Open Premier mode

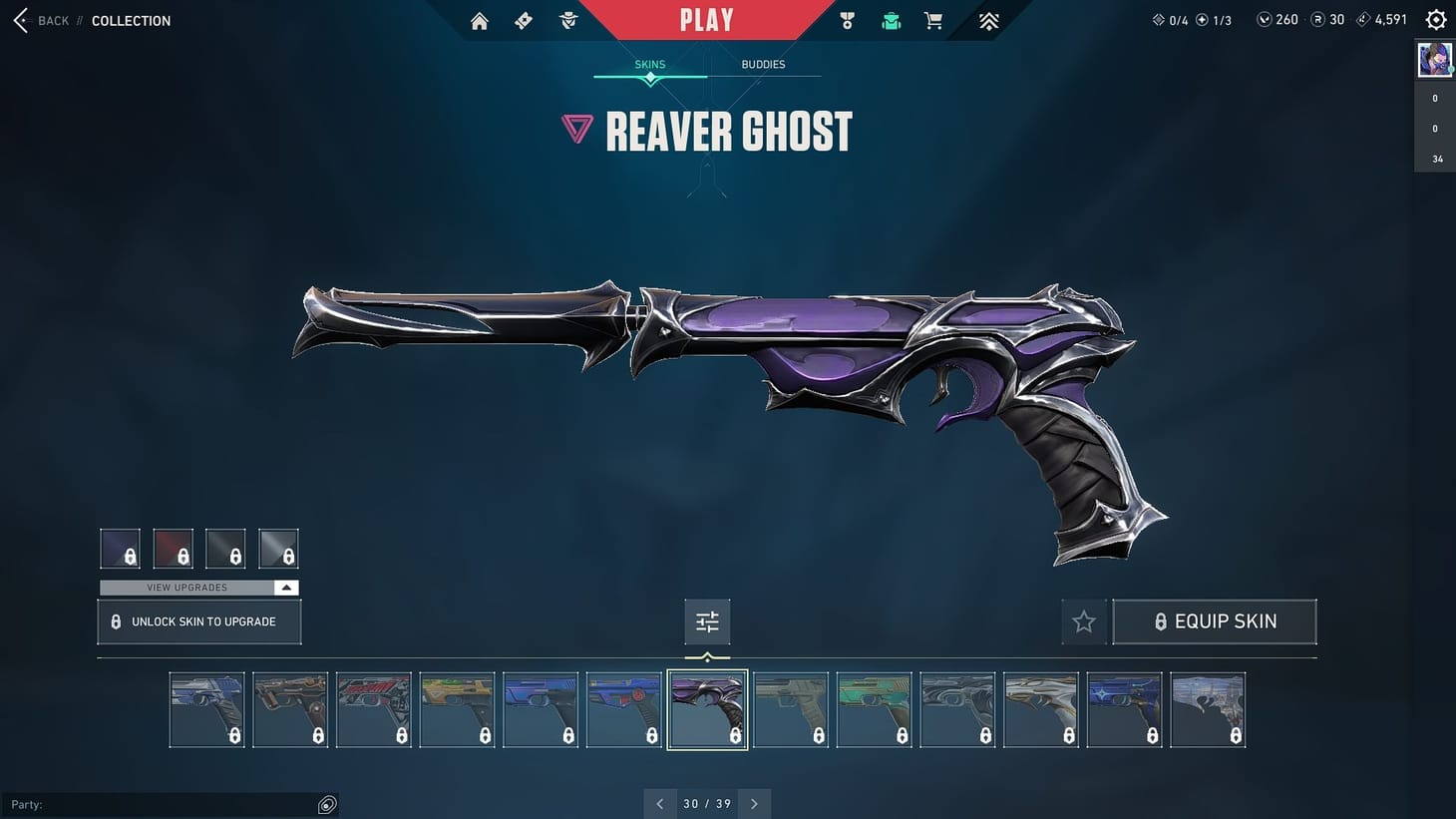pos(987,20)
